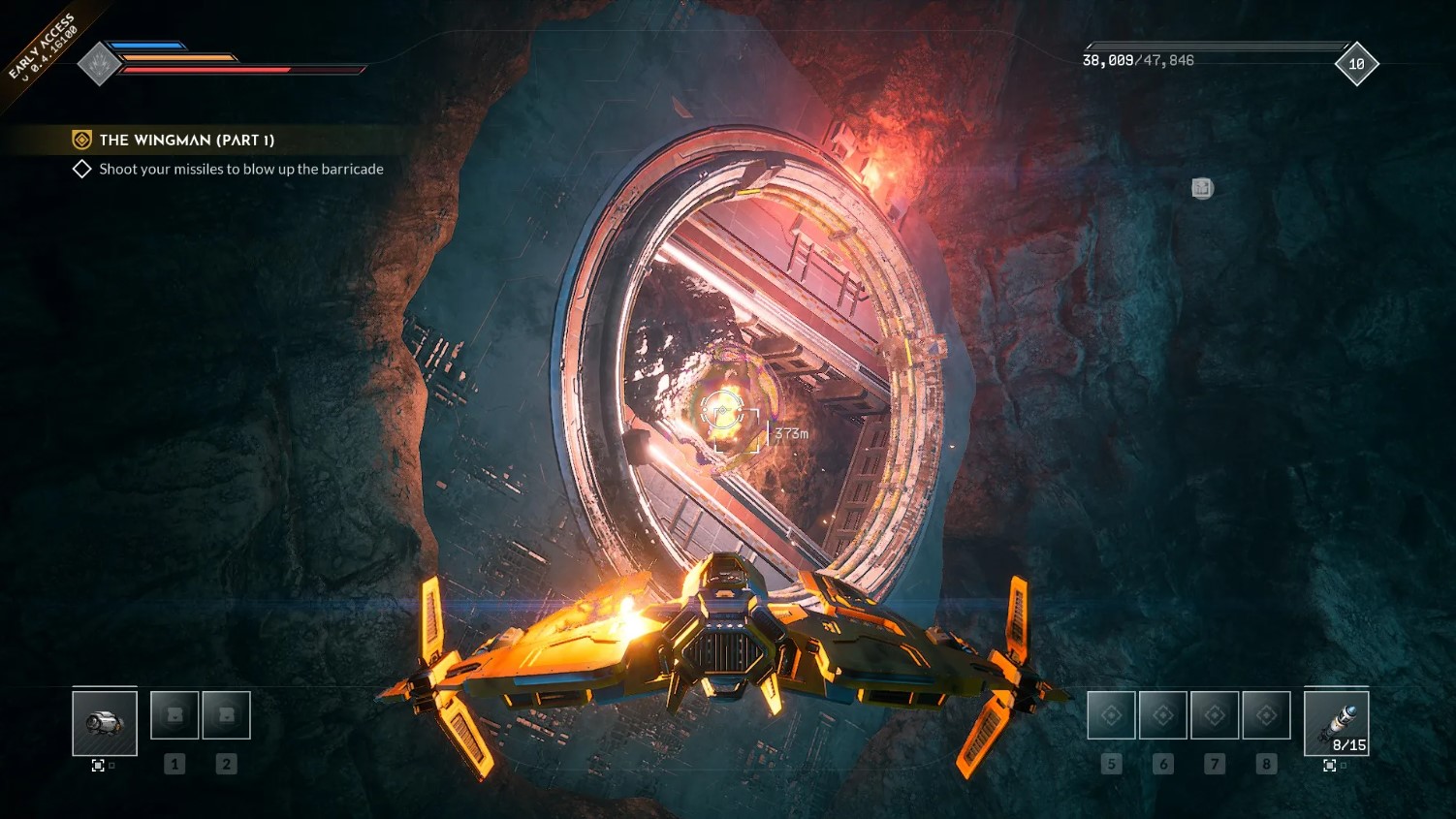Open the Early Access version banner
Screen dimensions: 1456x819
click(43, 43)
